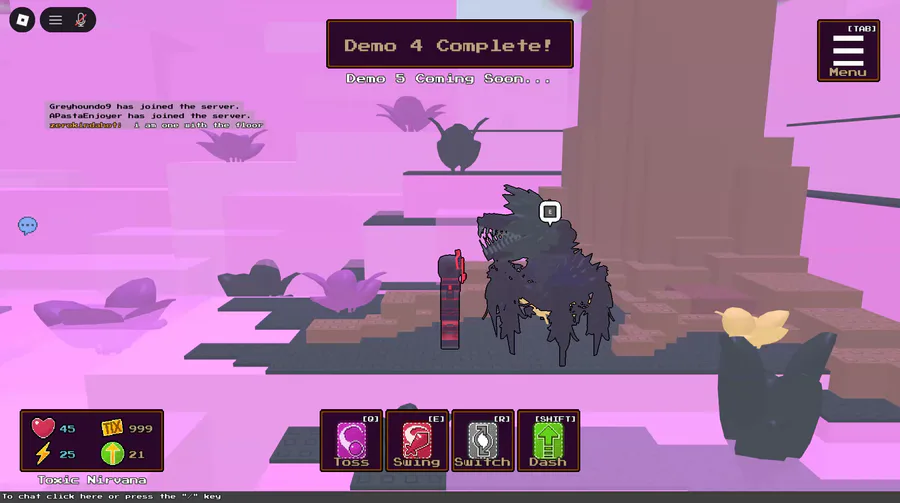Open the blue chat bubble icon
Image resolution: width=900 pixels, height=503 pixels.
(28, 226)
